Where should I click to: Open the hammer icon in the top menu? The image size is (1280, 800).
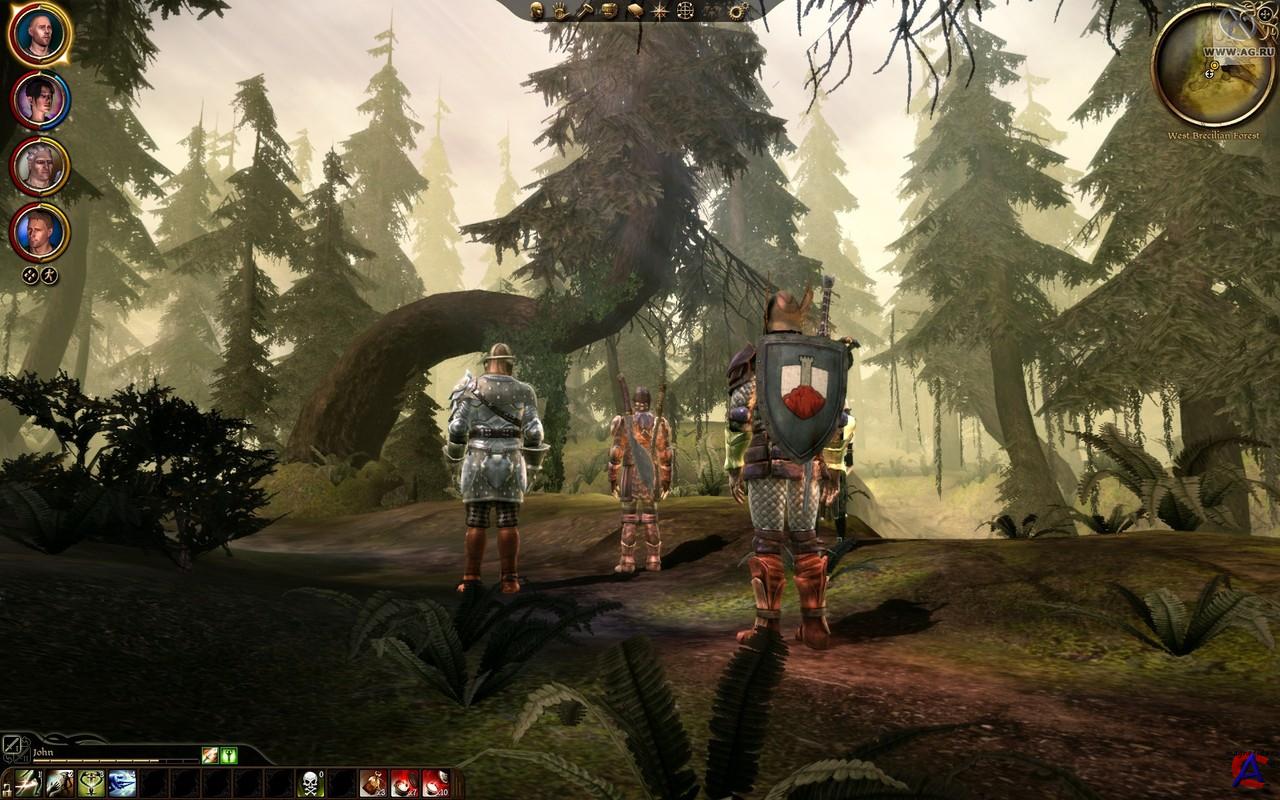(x=585, y=11)
